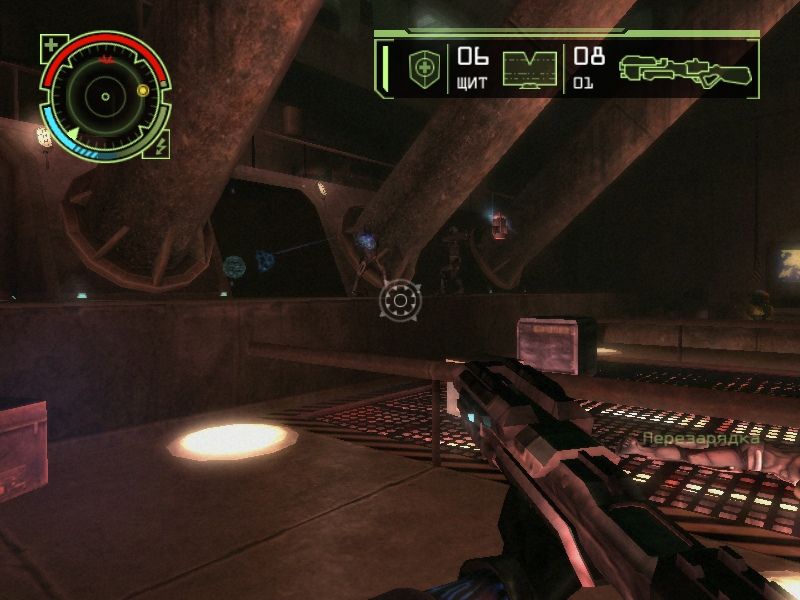Click the circular radar display
The height and width of the screenshot is (600, 800).
coord(104,96)
